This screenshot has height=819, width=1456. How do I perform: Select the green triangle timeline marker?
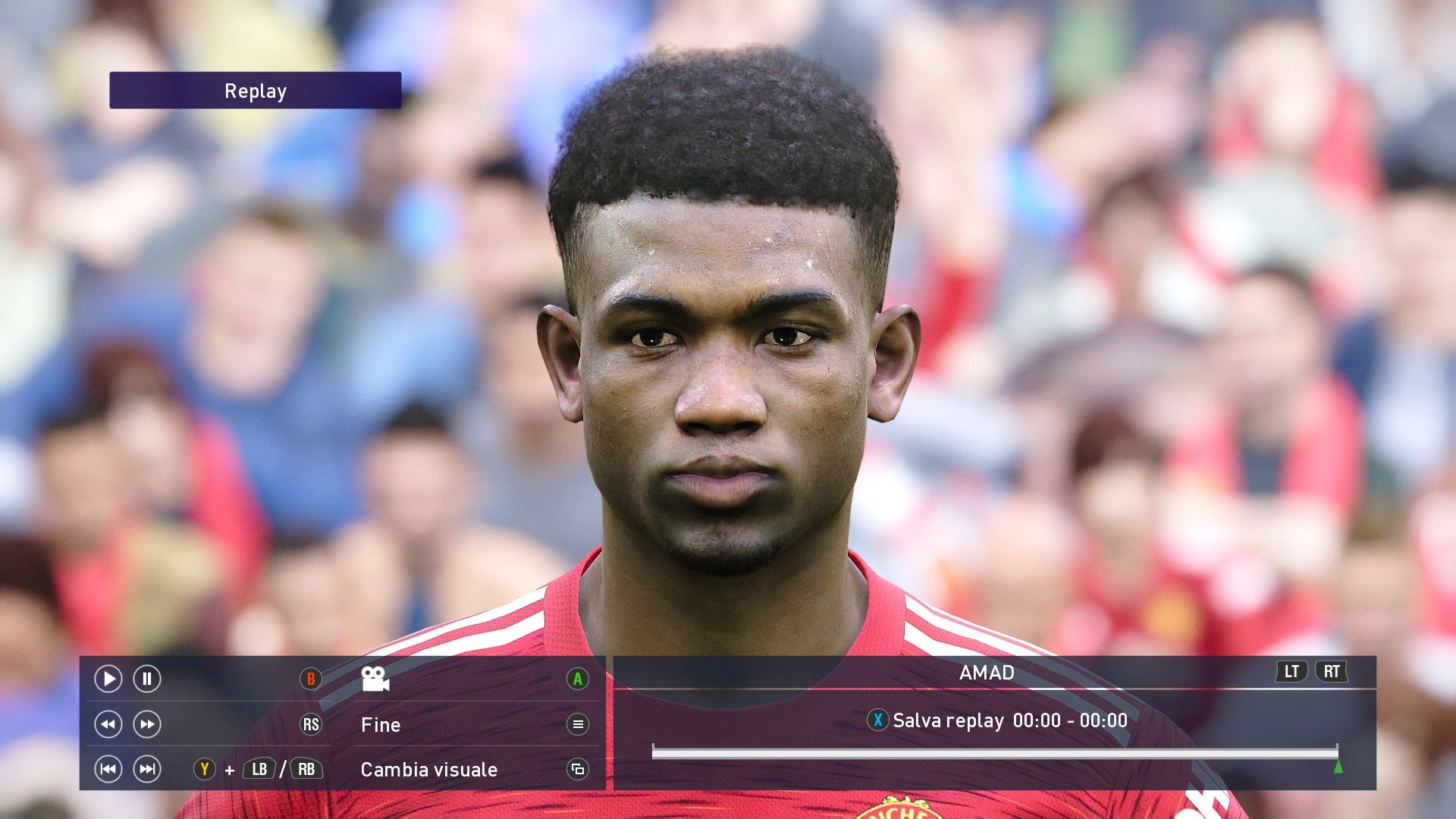[1338, 767]
